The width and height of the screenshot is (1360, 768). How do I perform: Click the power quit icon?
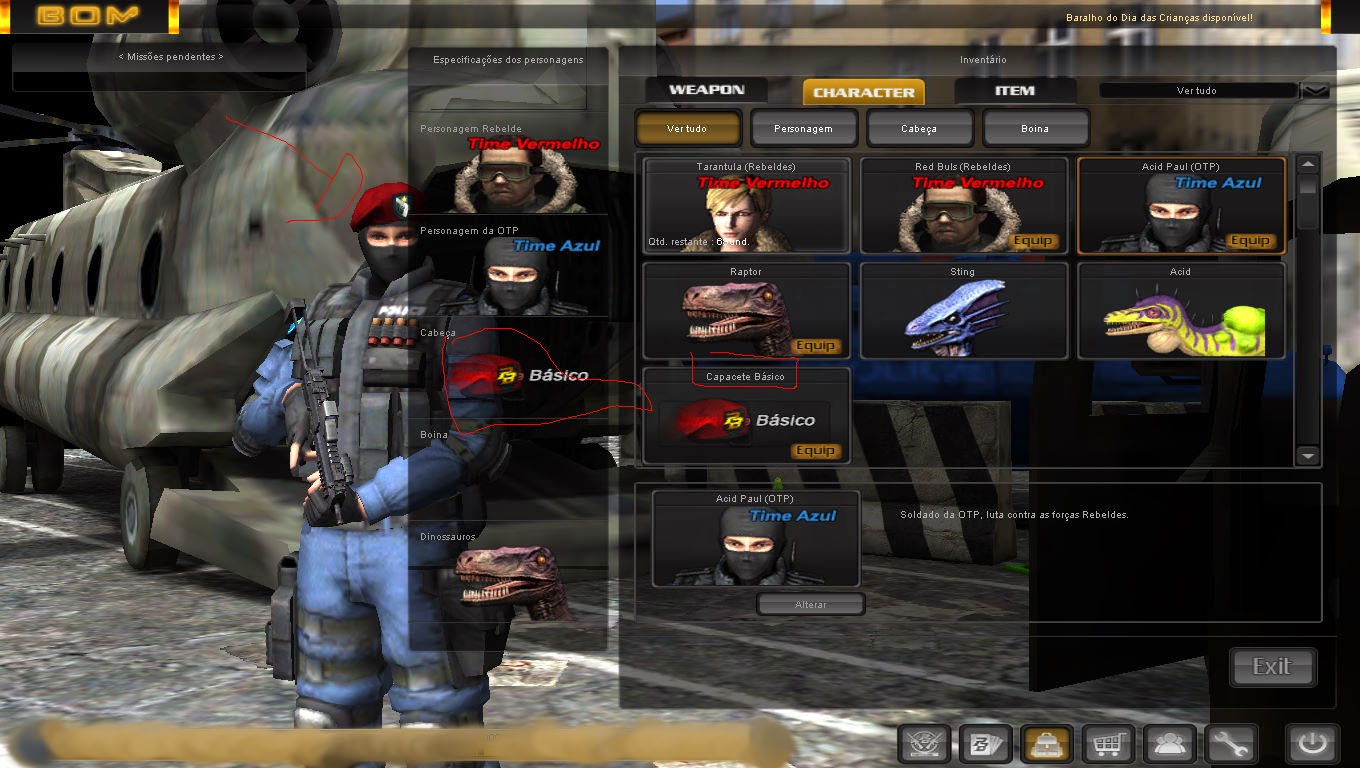click(1312, 744)
